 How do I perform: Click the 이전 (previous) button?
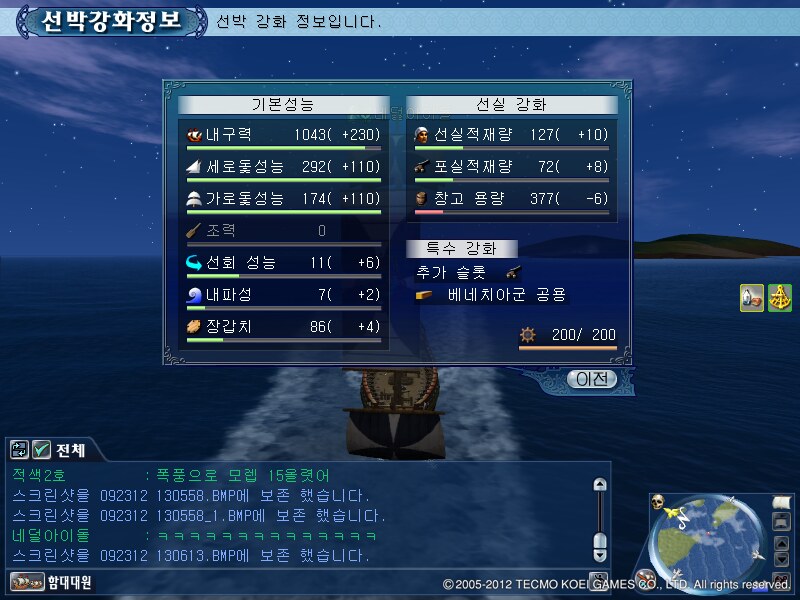[591, 379]
